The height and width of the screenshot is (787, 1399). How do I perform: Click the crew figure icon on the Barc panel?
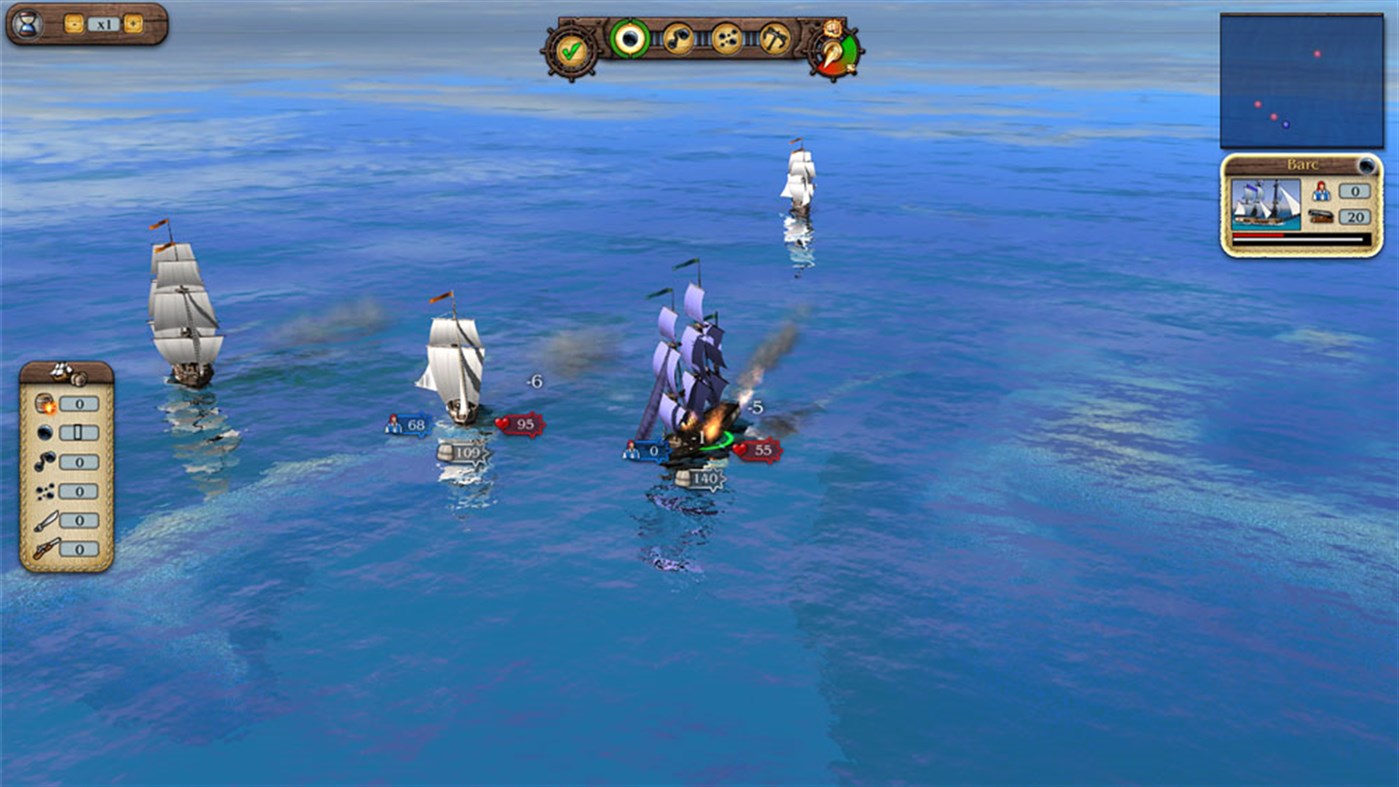1320,193
